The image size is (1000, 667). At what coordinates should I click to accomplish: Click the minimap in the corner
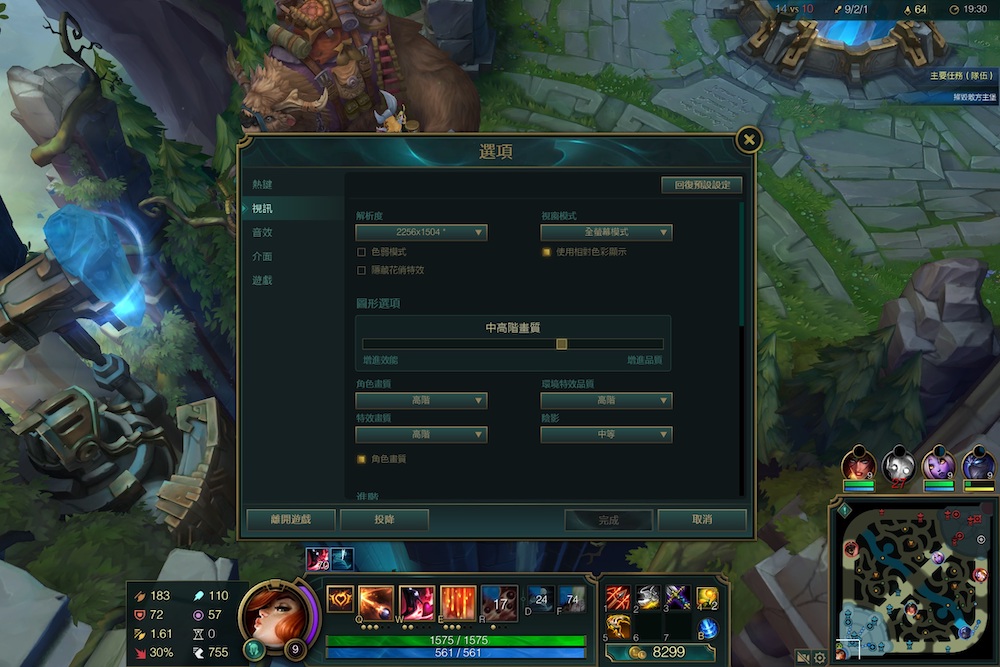click(x=912, y=580)
